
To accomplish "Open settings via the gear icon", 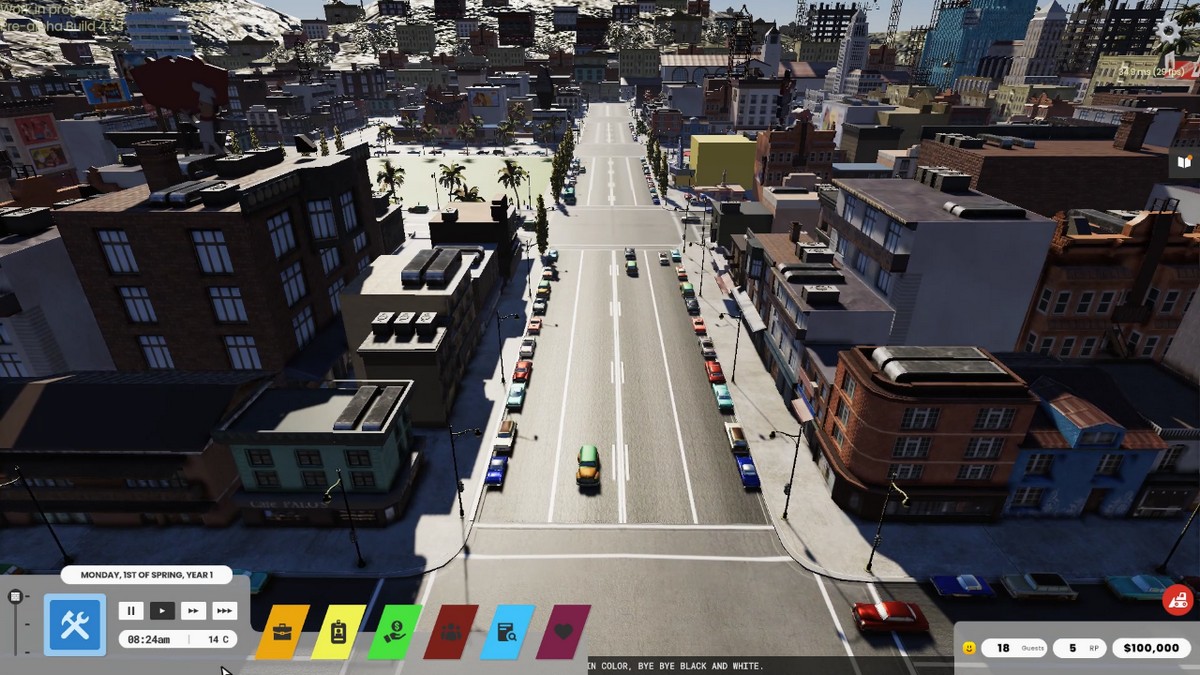I will 1168,30.
